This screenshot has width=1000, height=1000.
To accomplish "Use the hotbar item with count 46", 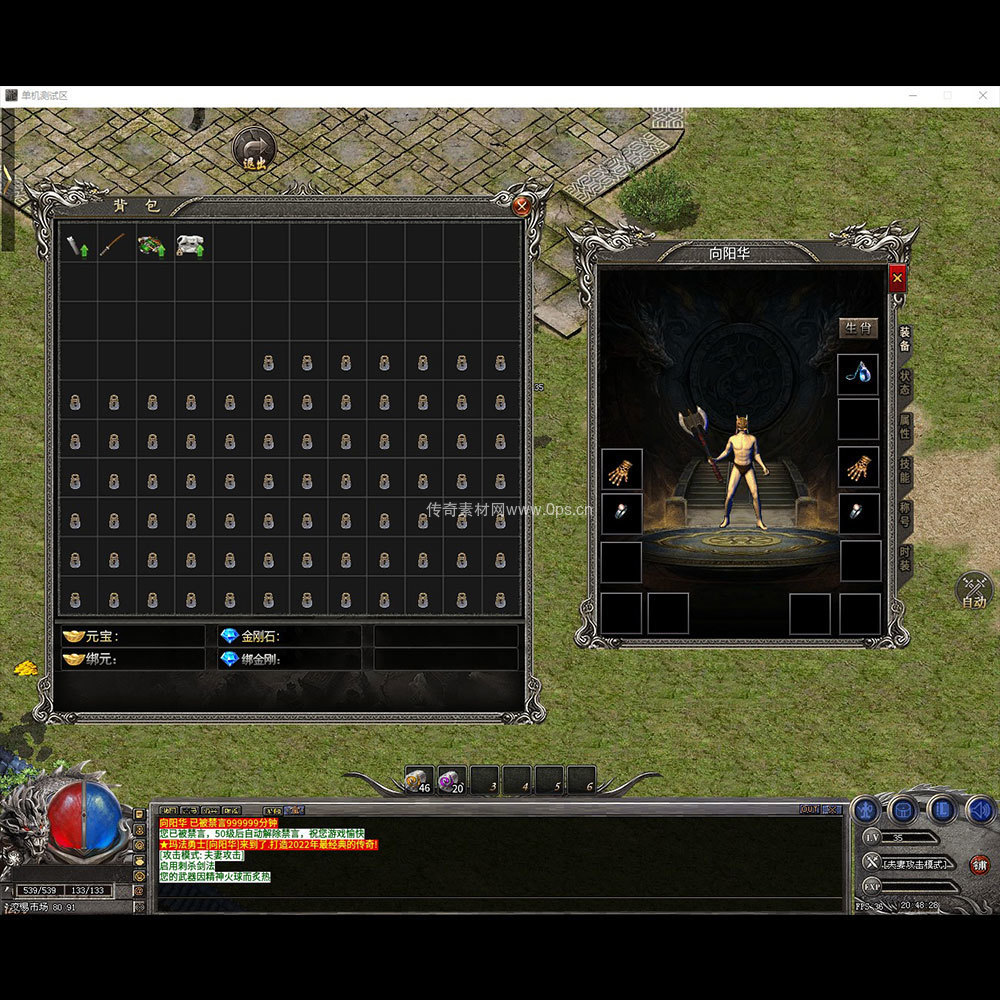I will [x=418, y=780].
